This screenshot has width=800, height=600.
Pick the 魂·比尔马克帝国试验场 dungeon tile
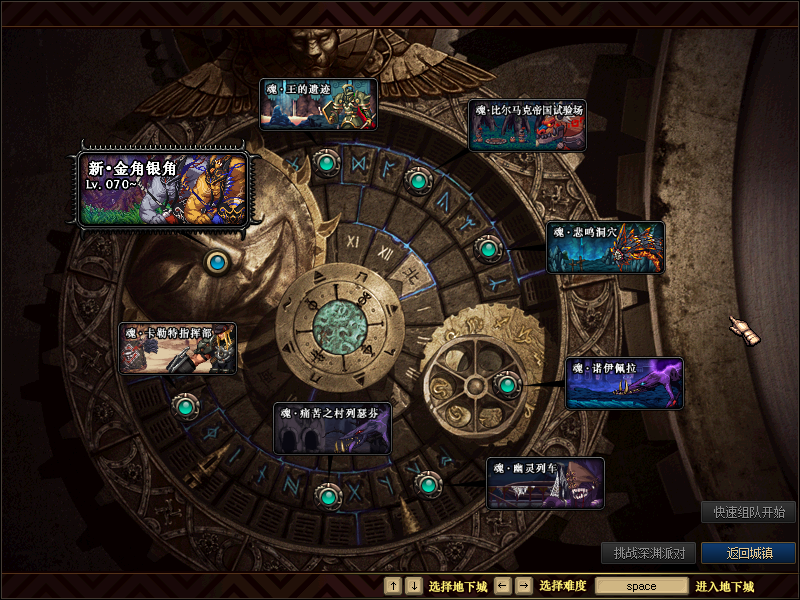[527, 125]
